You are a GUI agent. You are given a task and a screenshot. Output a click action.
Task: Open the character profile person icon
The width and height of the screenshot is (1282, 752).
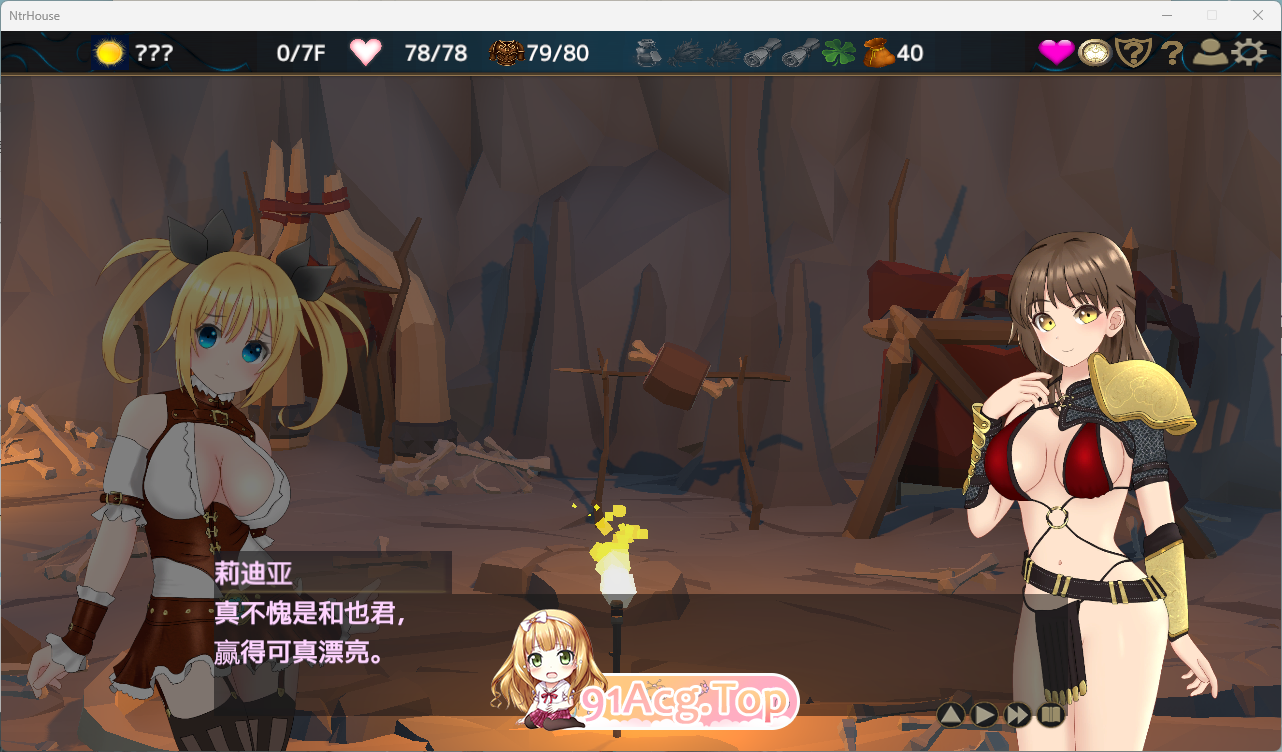point(1209,52)
